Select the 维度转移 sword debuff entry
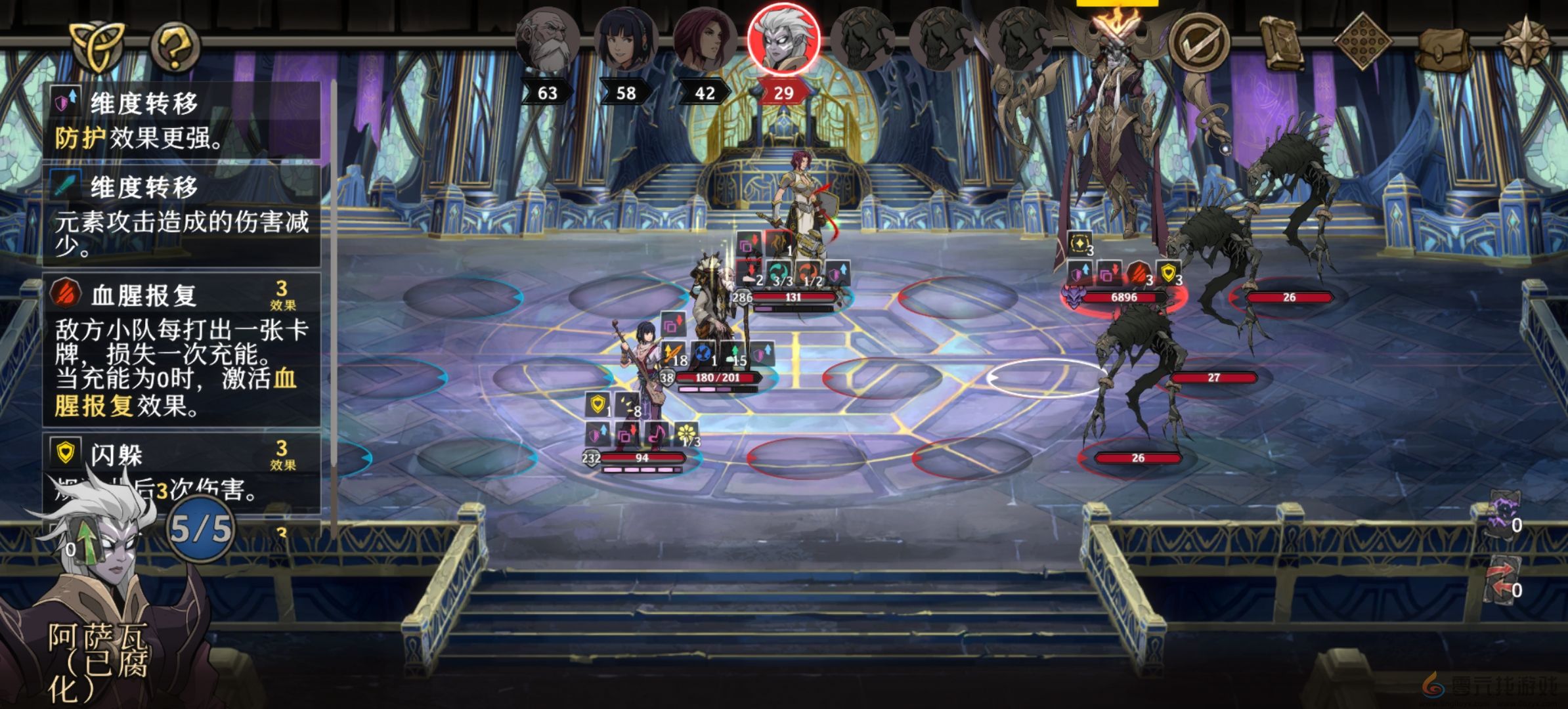1568x709 pixels. pyautogui.click(x=181, y=215)
